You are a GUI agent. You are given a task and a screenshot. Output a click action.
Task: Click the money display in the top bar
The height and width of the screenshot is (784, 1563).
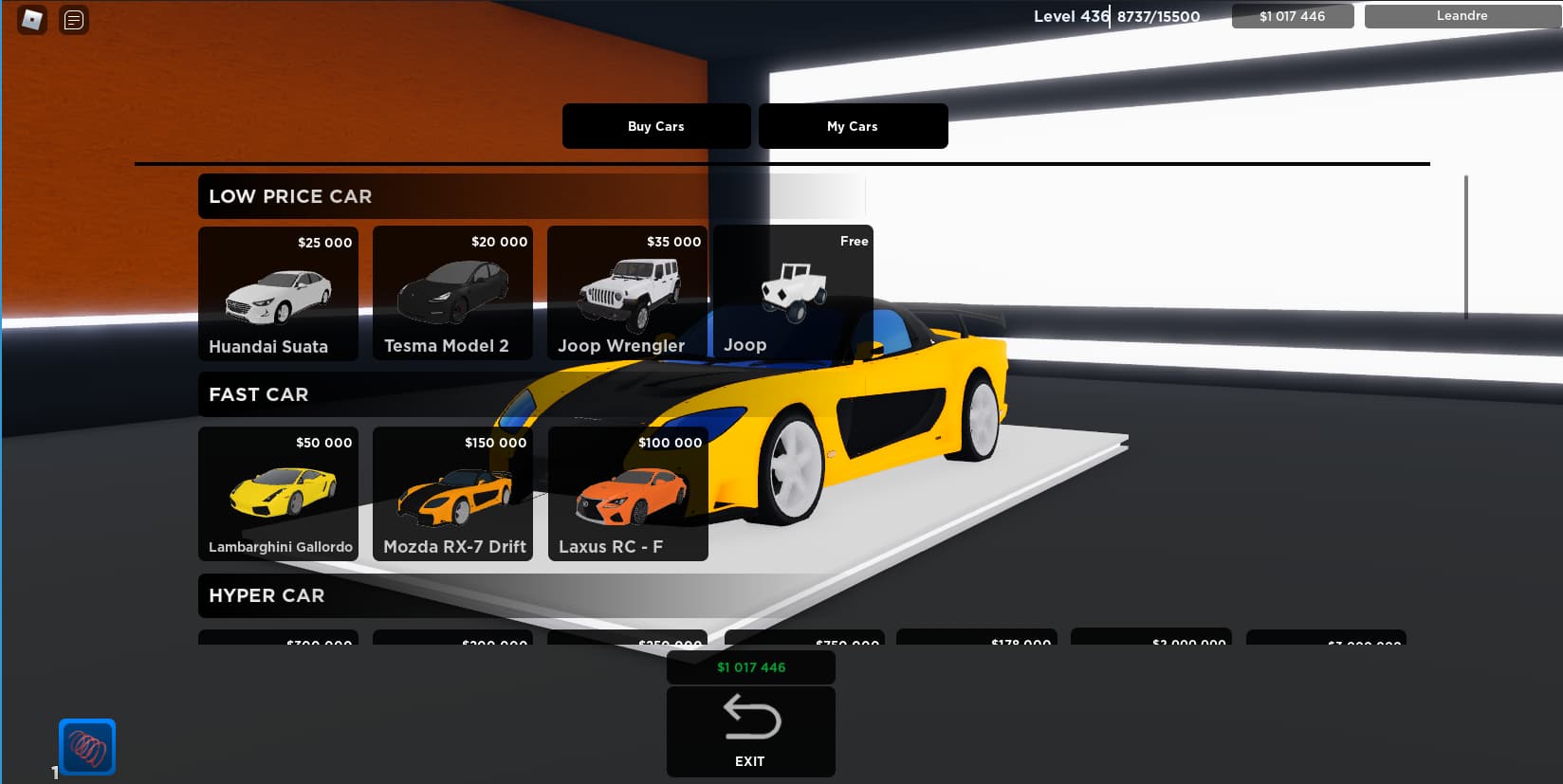1292,15
